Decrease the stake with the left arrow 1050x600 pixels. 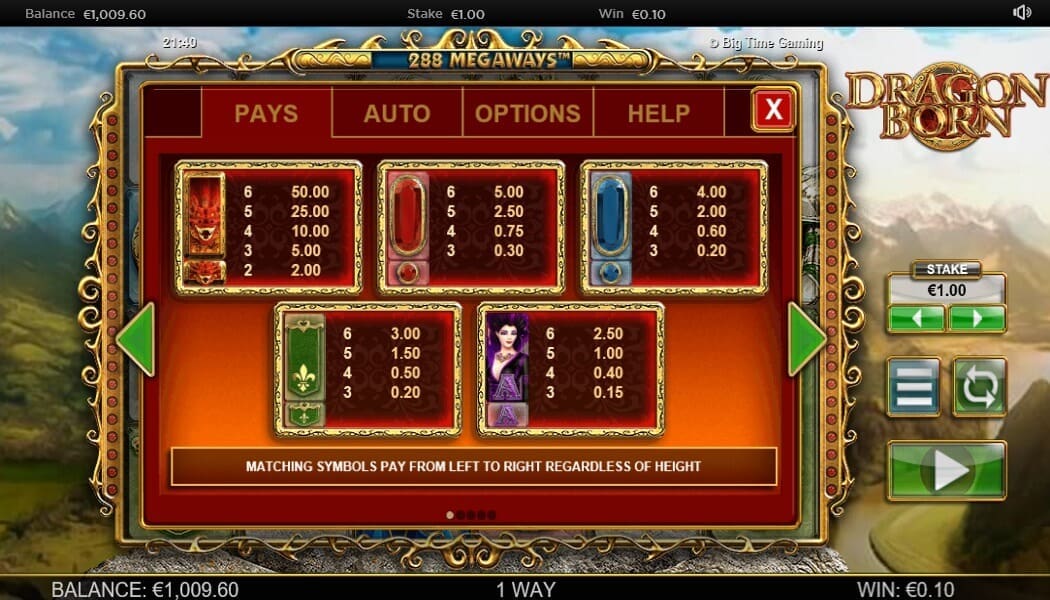tap(916, 319)
